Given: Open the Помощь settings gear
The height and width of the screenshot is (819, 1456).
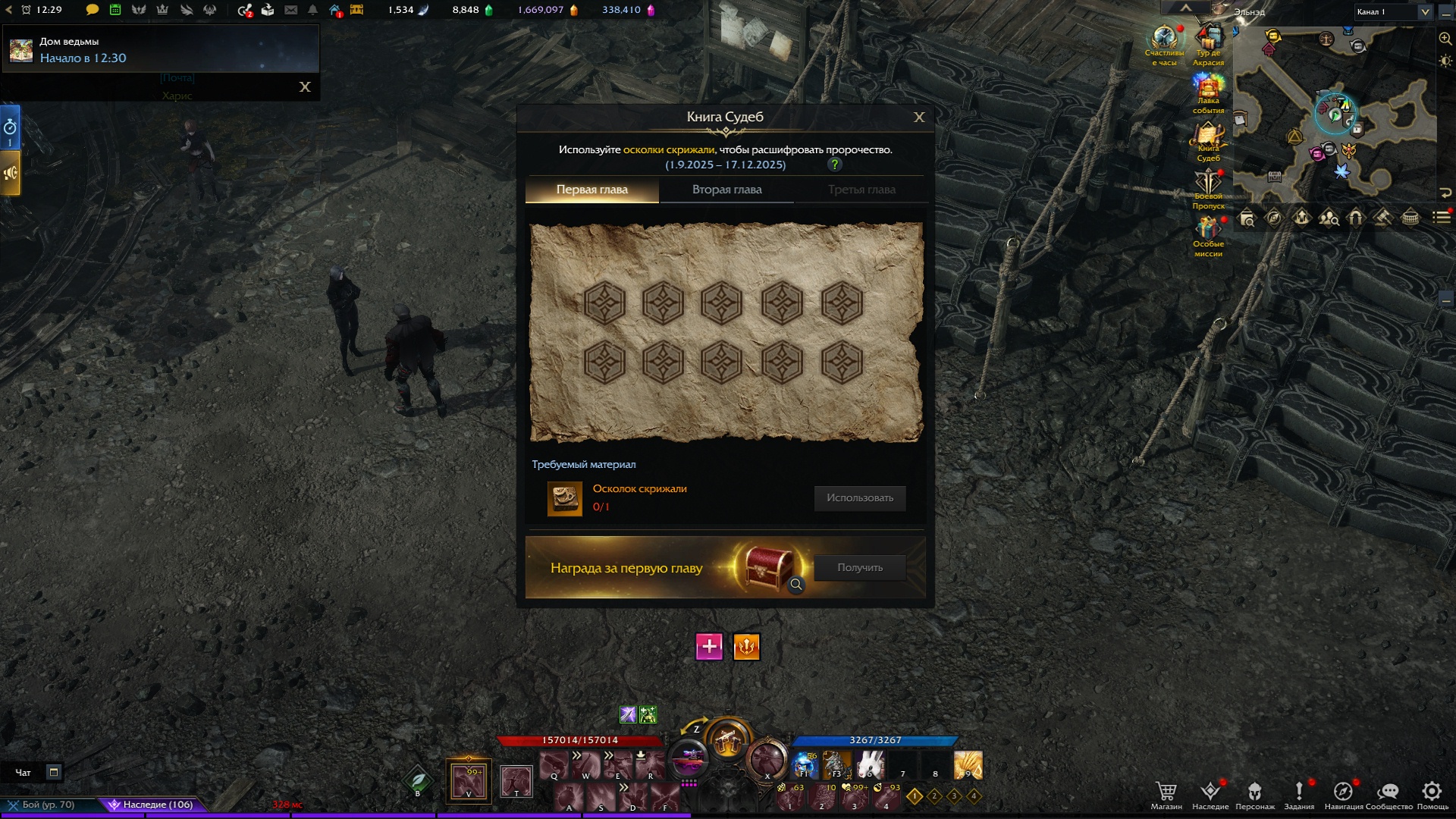Looking at the screenshot, I should (x=1432, y=792).
